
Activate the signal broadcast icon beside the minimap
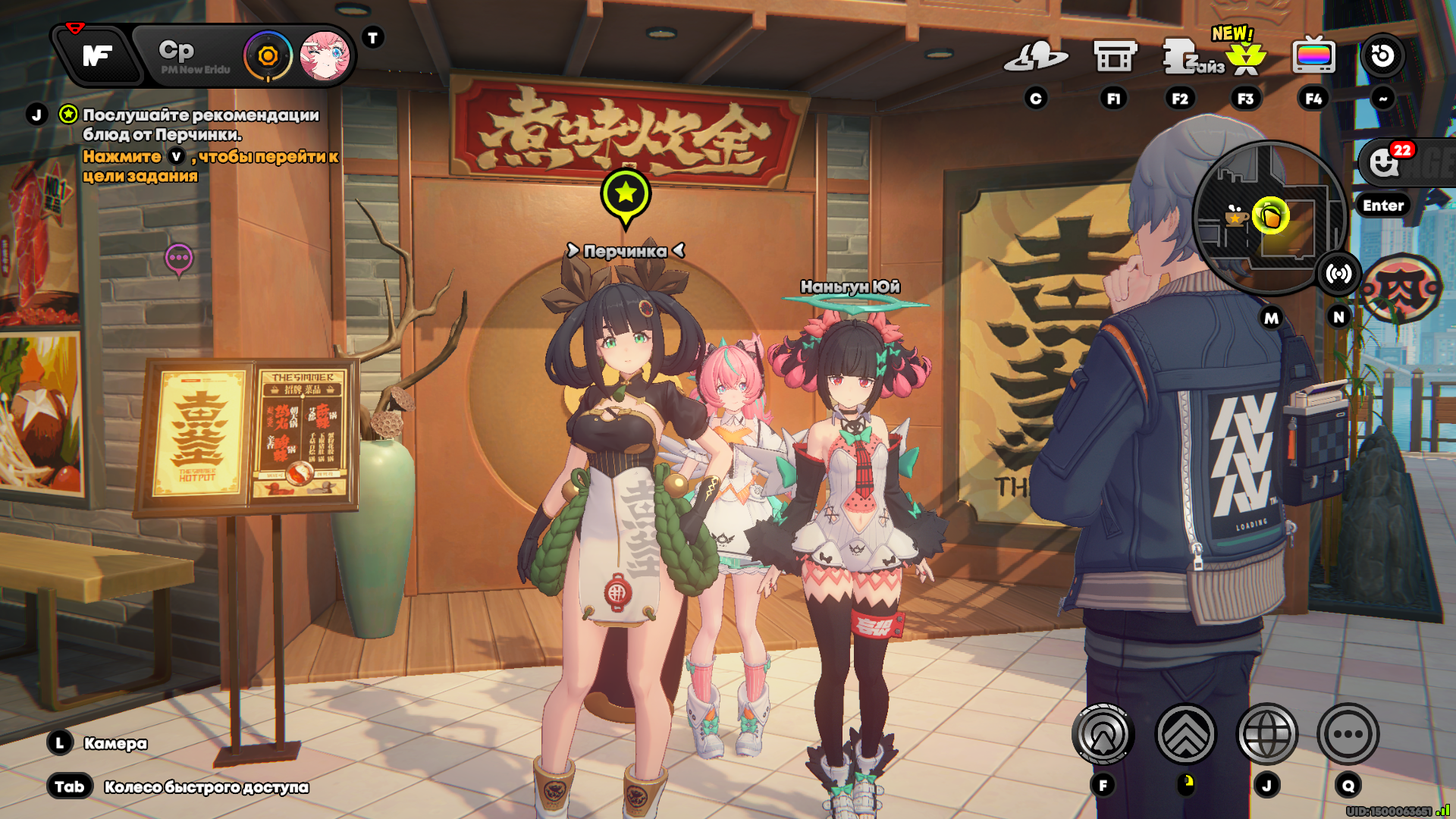(1338, 274)
